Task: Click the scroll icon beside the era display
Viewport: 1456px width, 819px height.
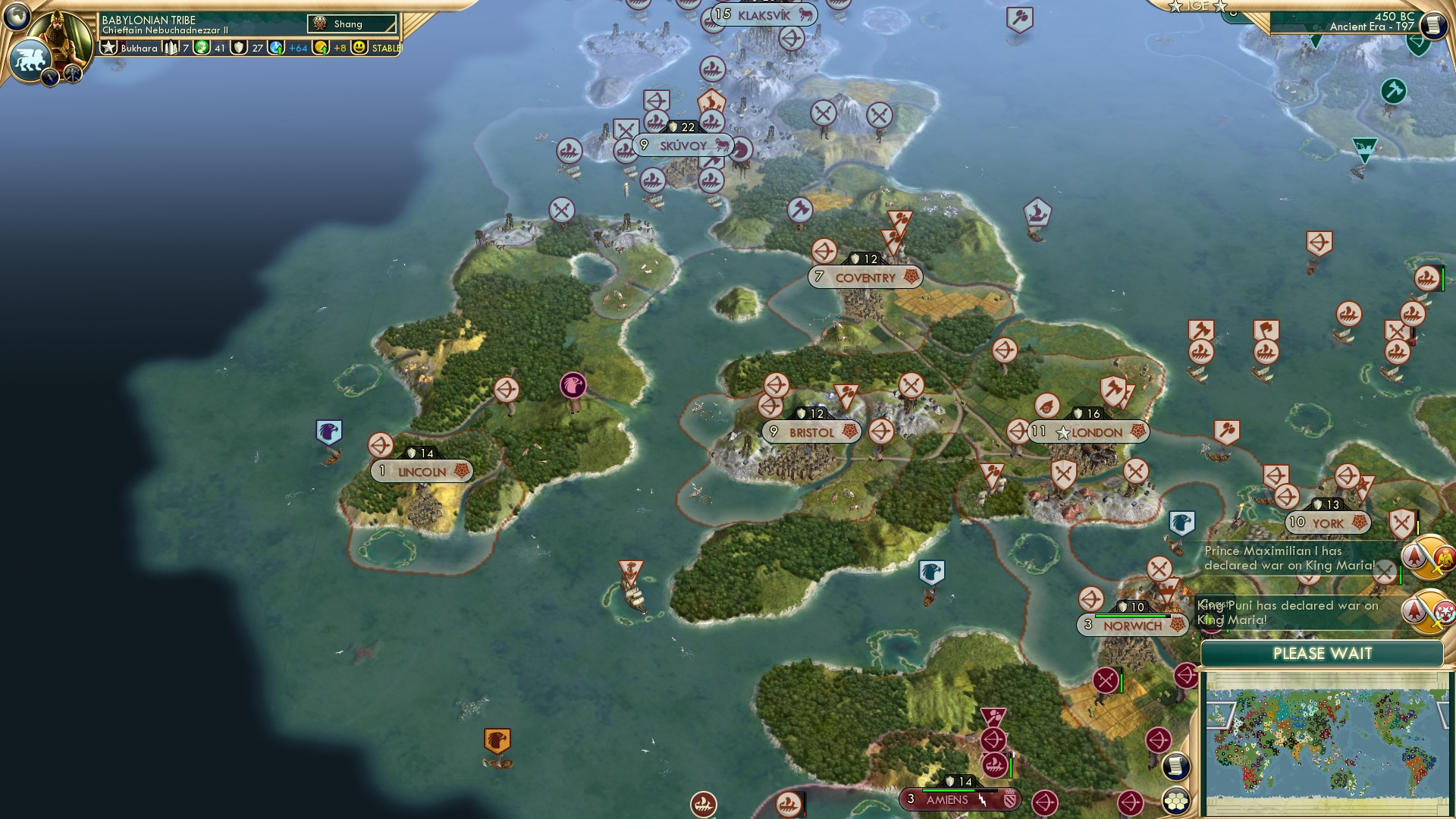Action: [1434, 27]
